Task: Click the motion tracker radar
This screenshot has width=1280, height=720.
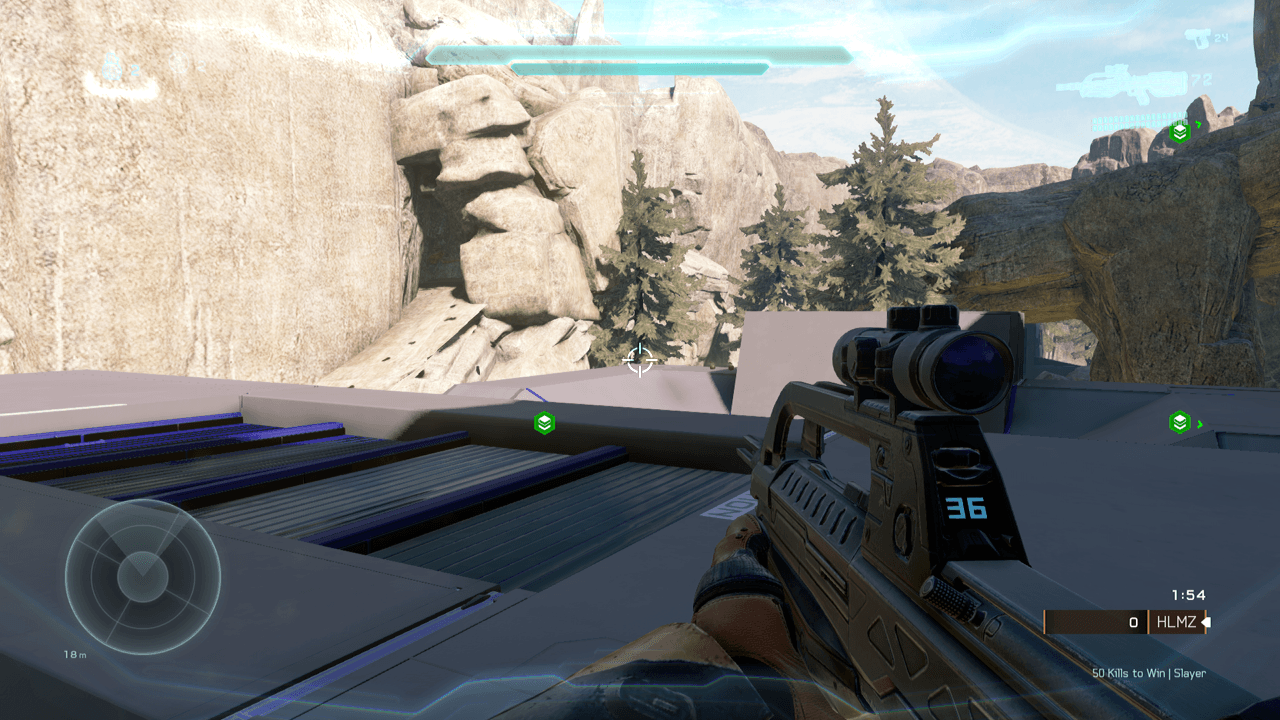Action: pyautogui.click(x=143, y=577)
